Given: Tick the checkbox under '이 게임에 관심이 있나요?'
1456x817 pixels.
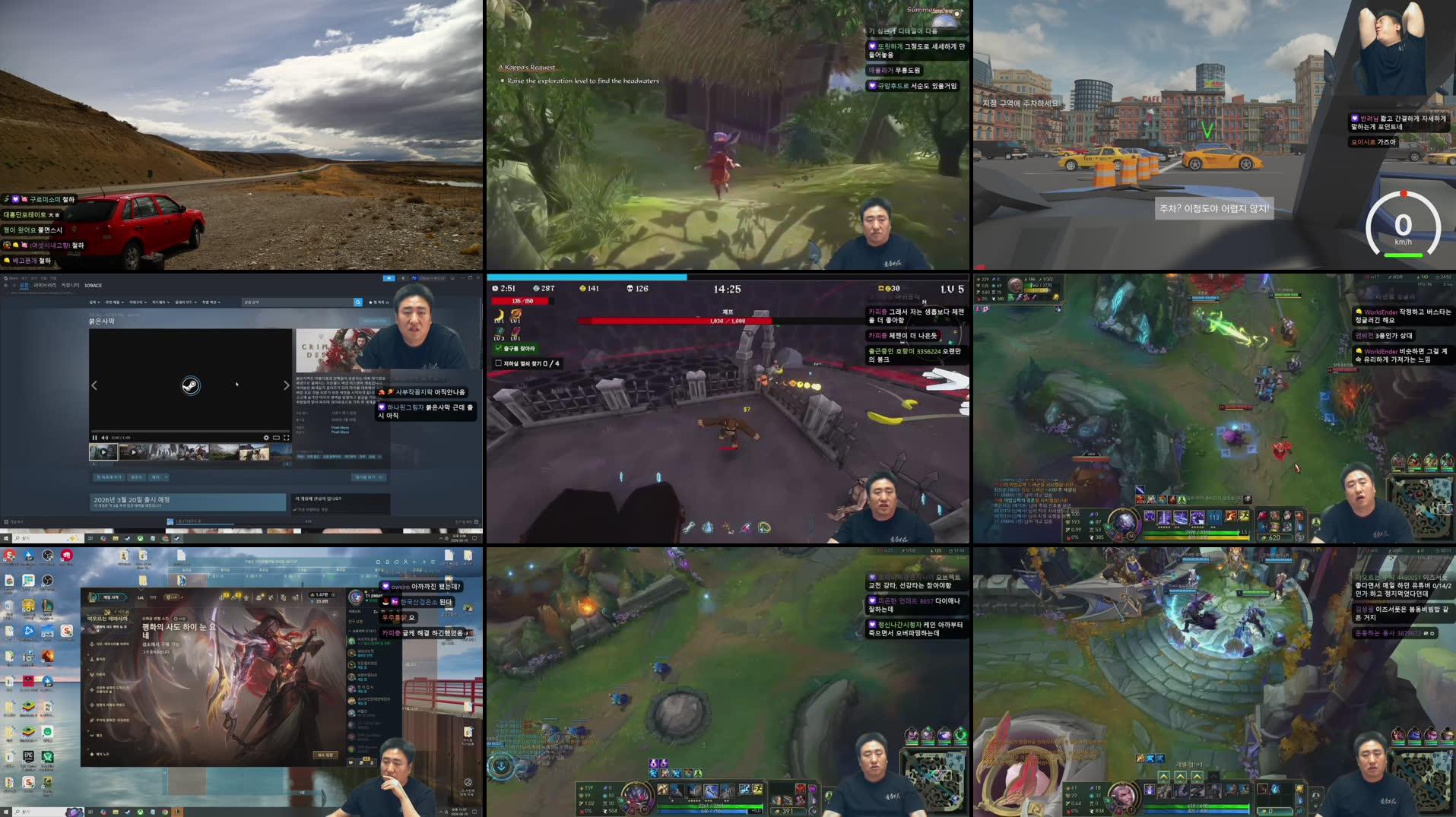Looking at the screenshot, I should [295, 509].
